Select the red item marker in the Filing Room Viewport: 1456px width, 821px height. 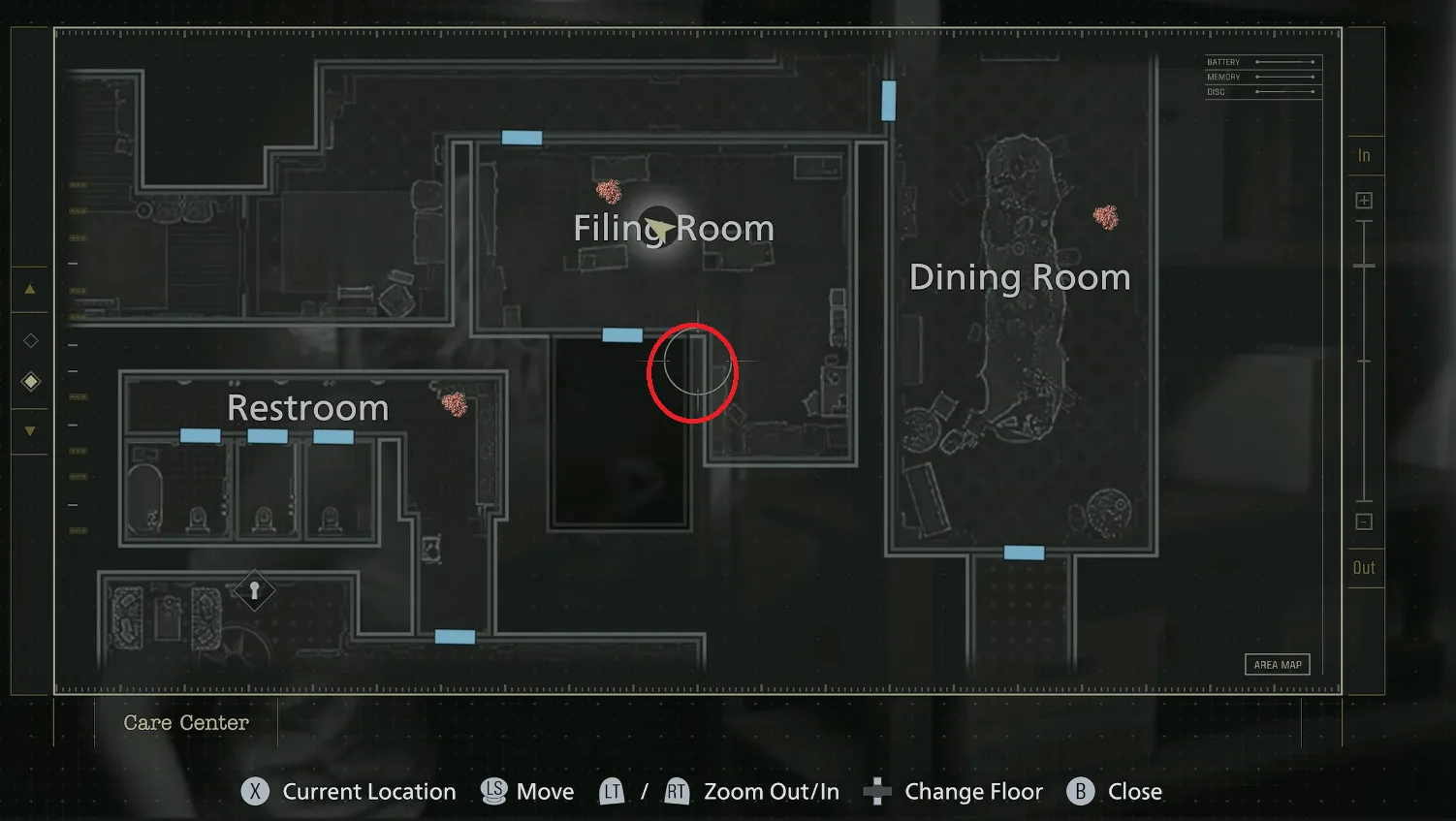pyautogui.click(x=609, y=191)
